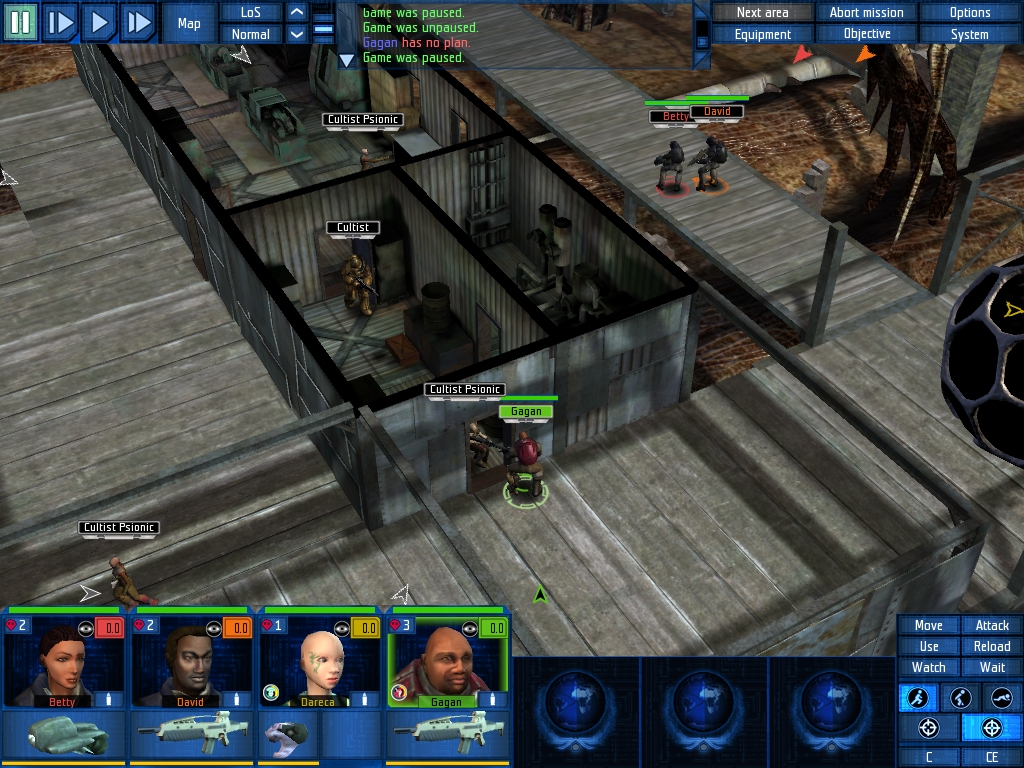Toggle the LoS display
Viewport: 1024px width, 768px height.
(250, 12)
